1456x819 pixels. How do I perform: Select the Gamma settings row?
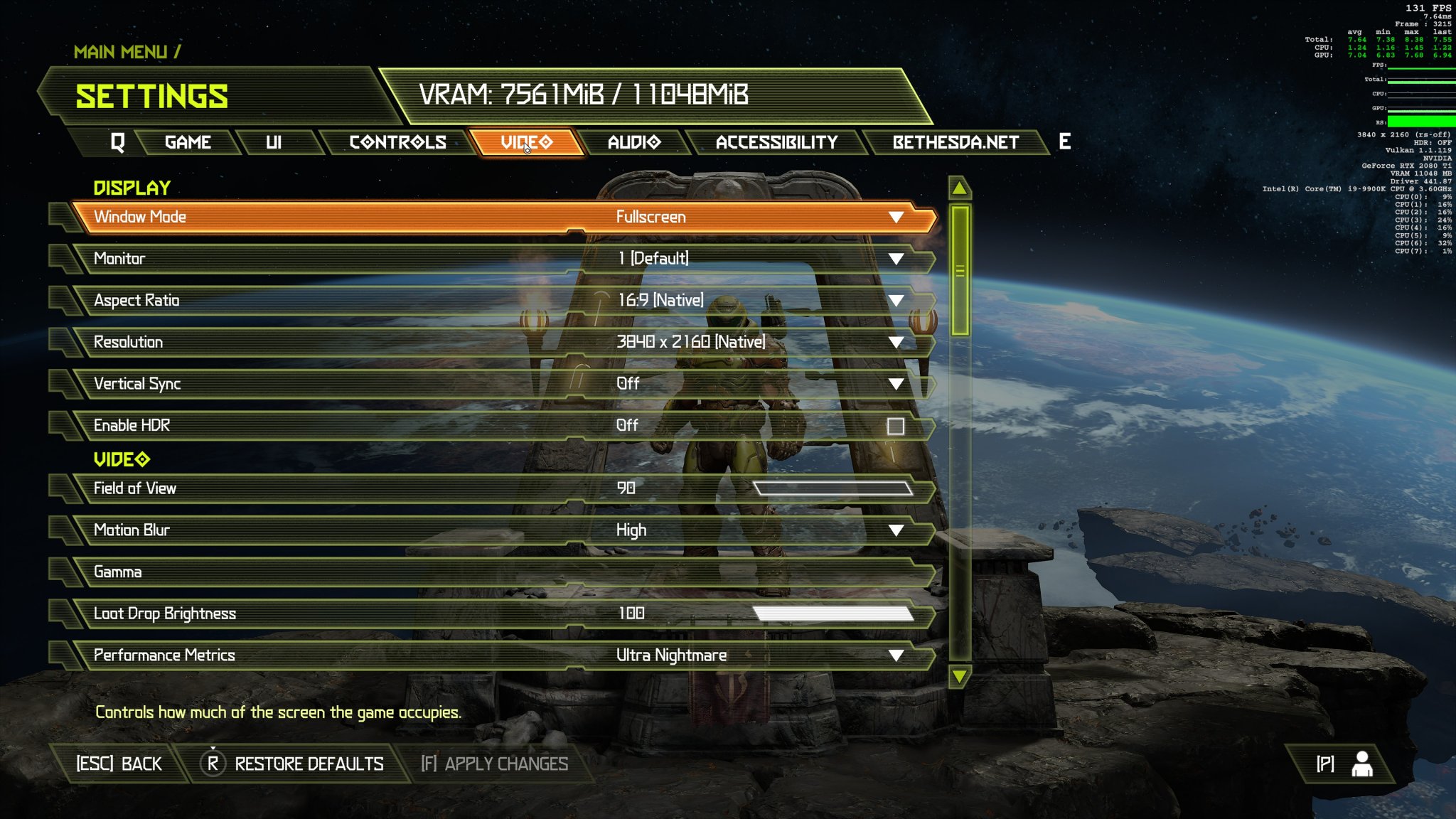498,571
